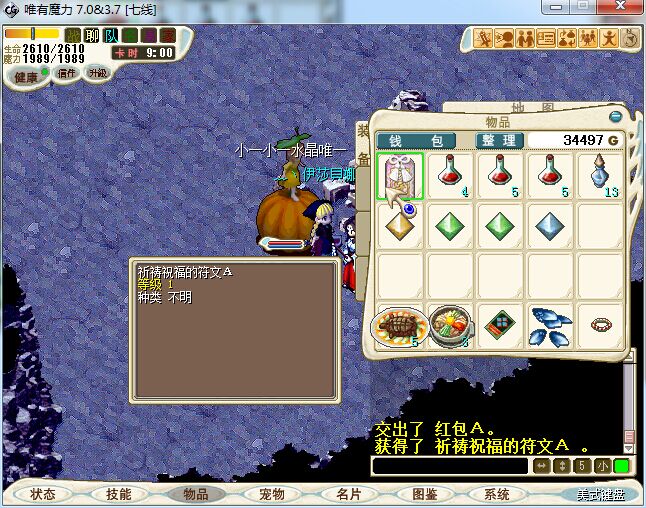
Task: Select the ring item slot
Action: [x=601, y=326]
